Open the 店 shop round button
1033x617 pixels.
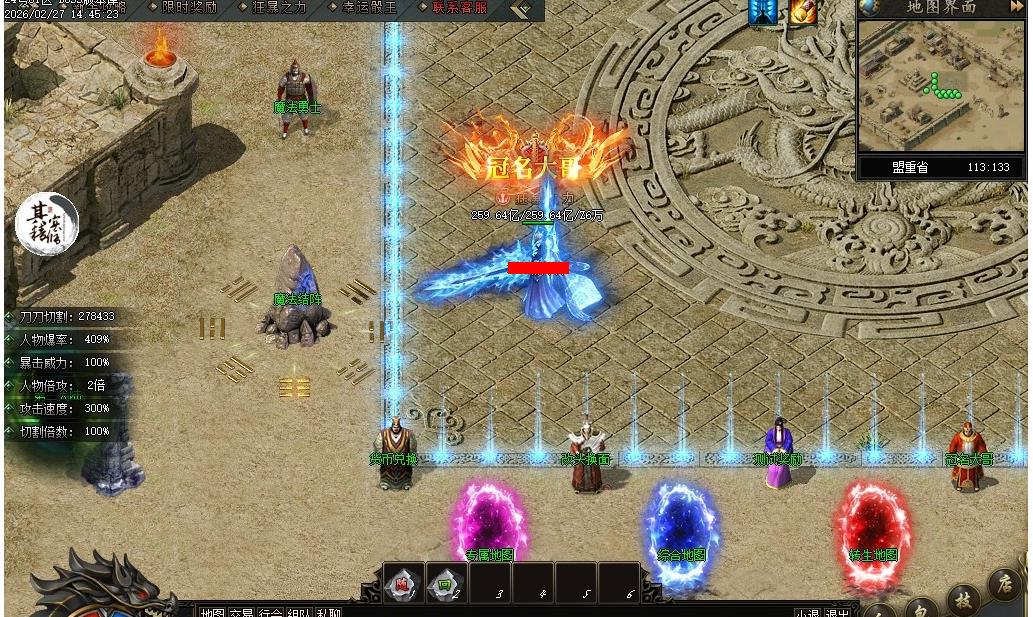click(1003, 583)
